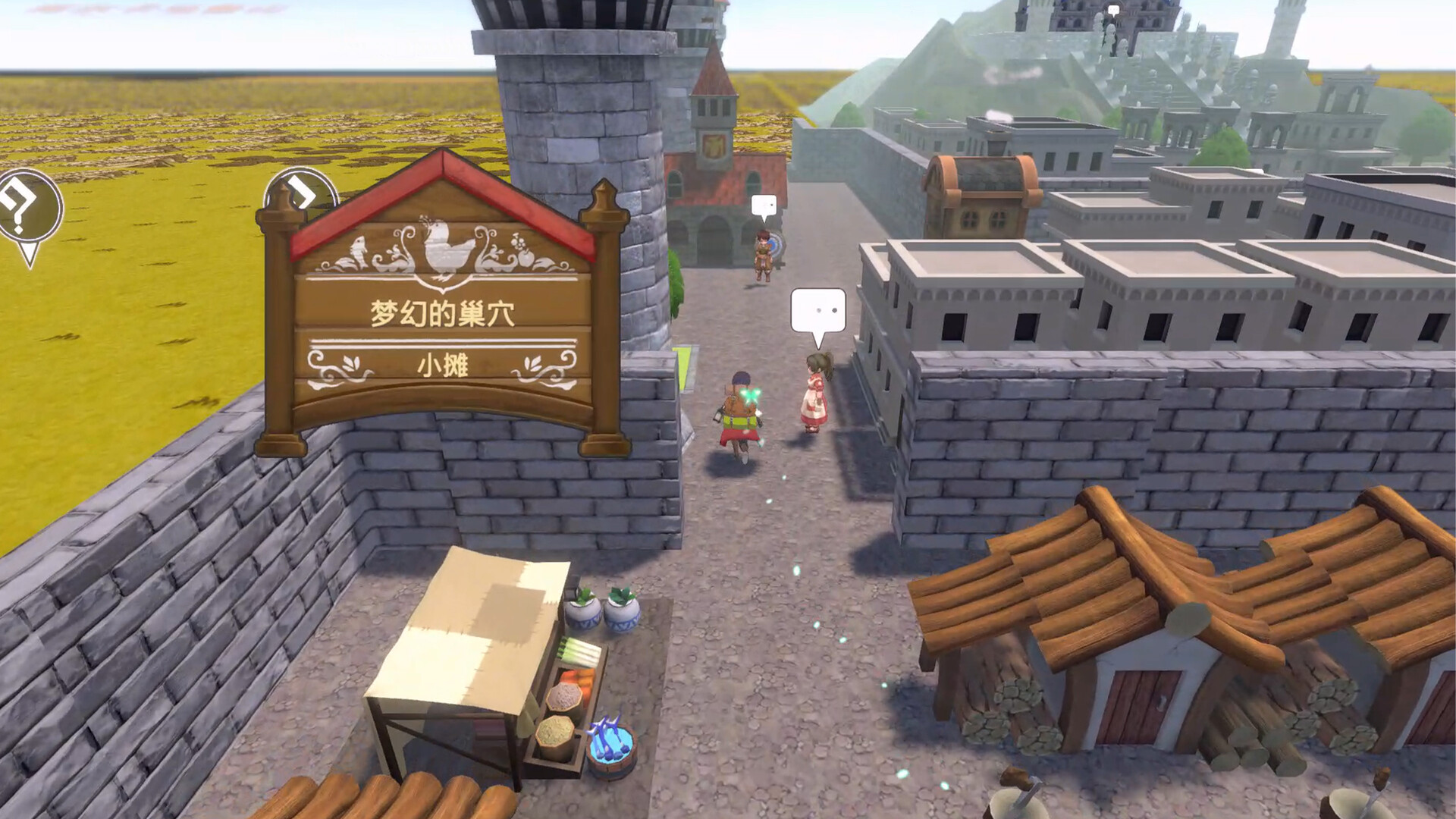Click the question mark quest marker pin
The height and width of the screenshot is (819, 1456).
tap(29, 207)
